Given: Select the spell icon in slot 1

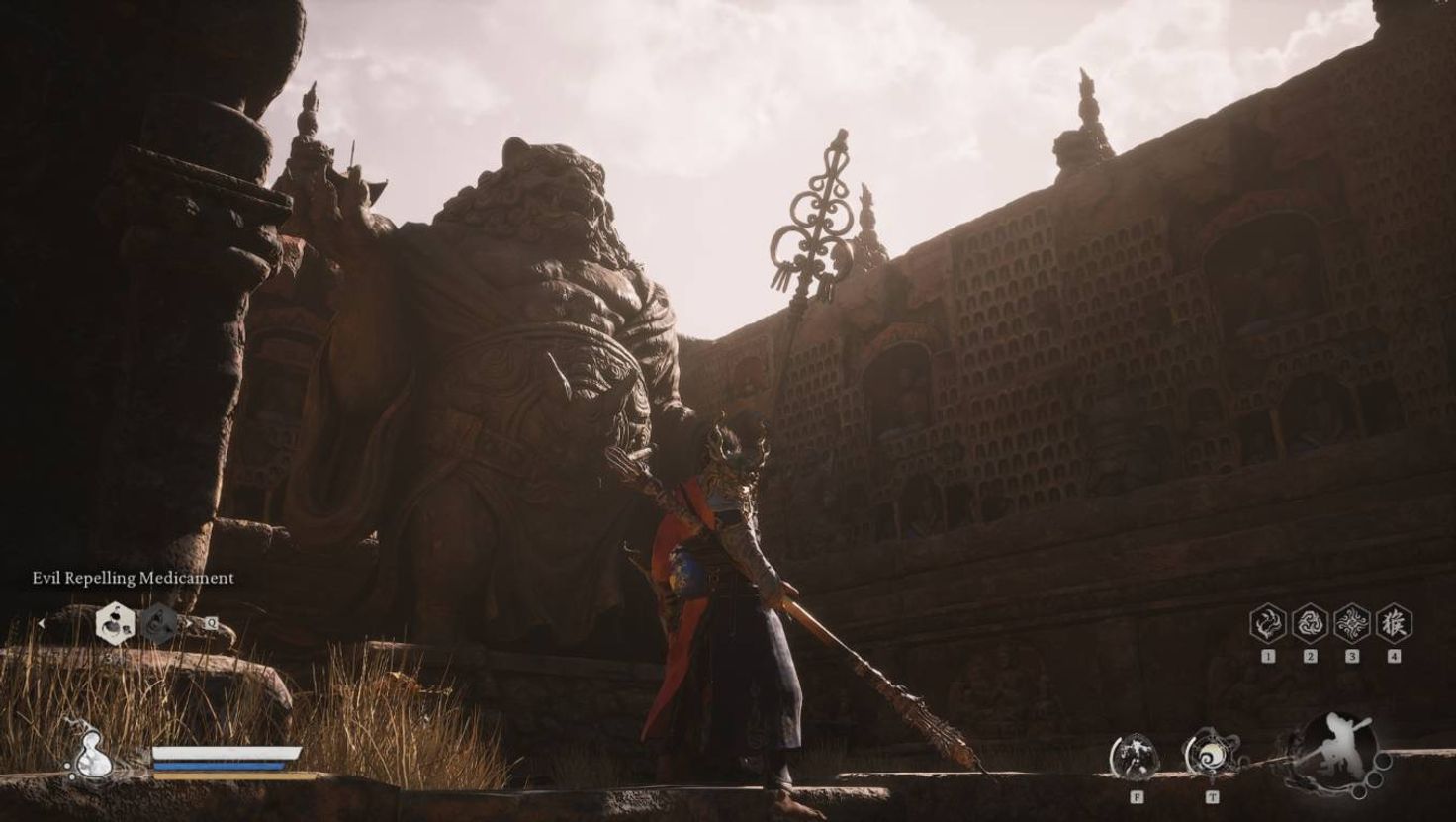Looking at the screenshot, I should point(1268,623).
